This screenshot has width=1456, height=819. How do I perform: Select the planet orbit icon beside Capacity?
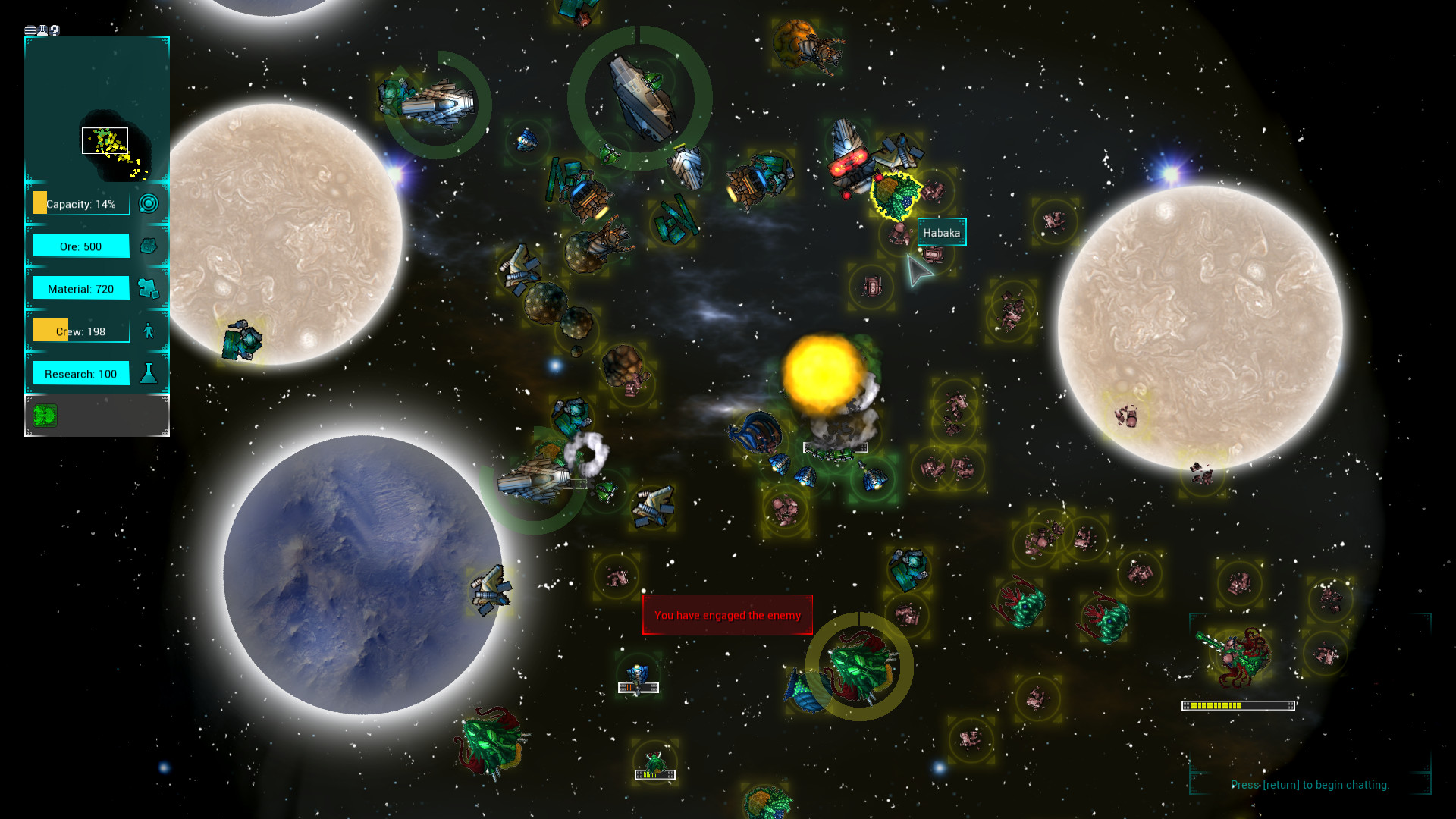click(x=149, y=203)
